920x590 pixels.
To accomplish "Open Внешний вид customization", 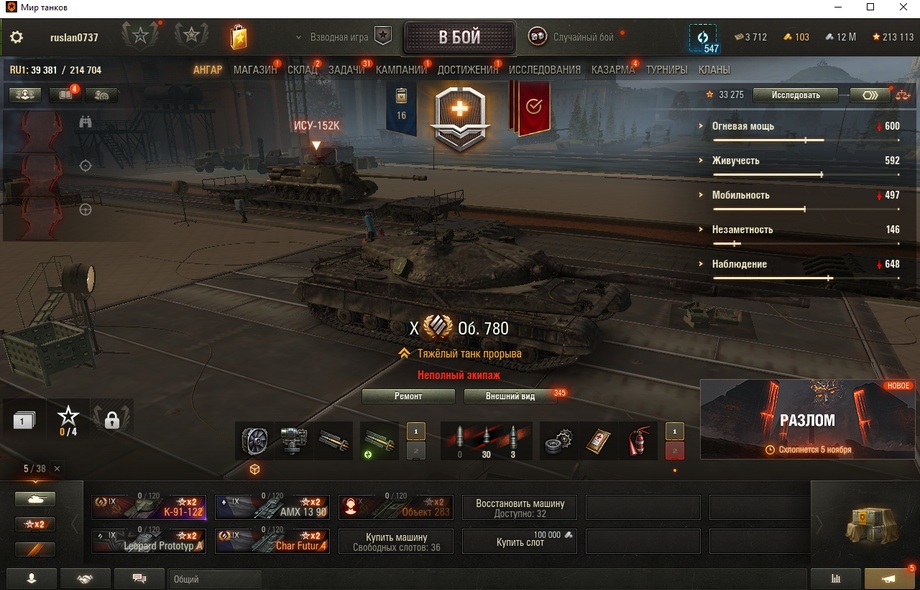I will coord(510,396).
